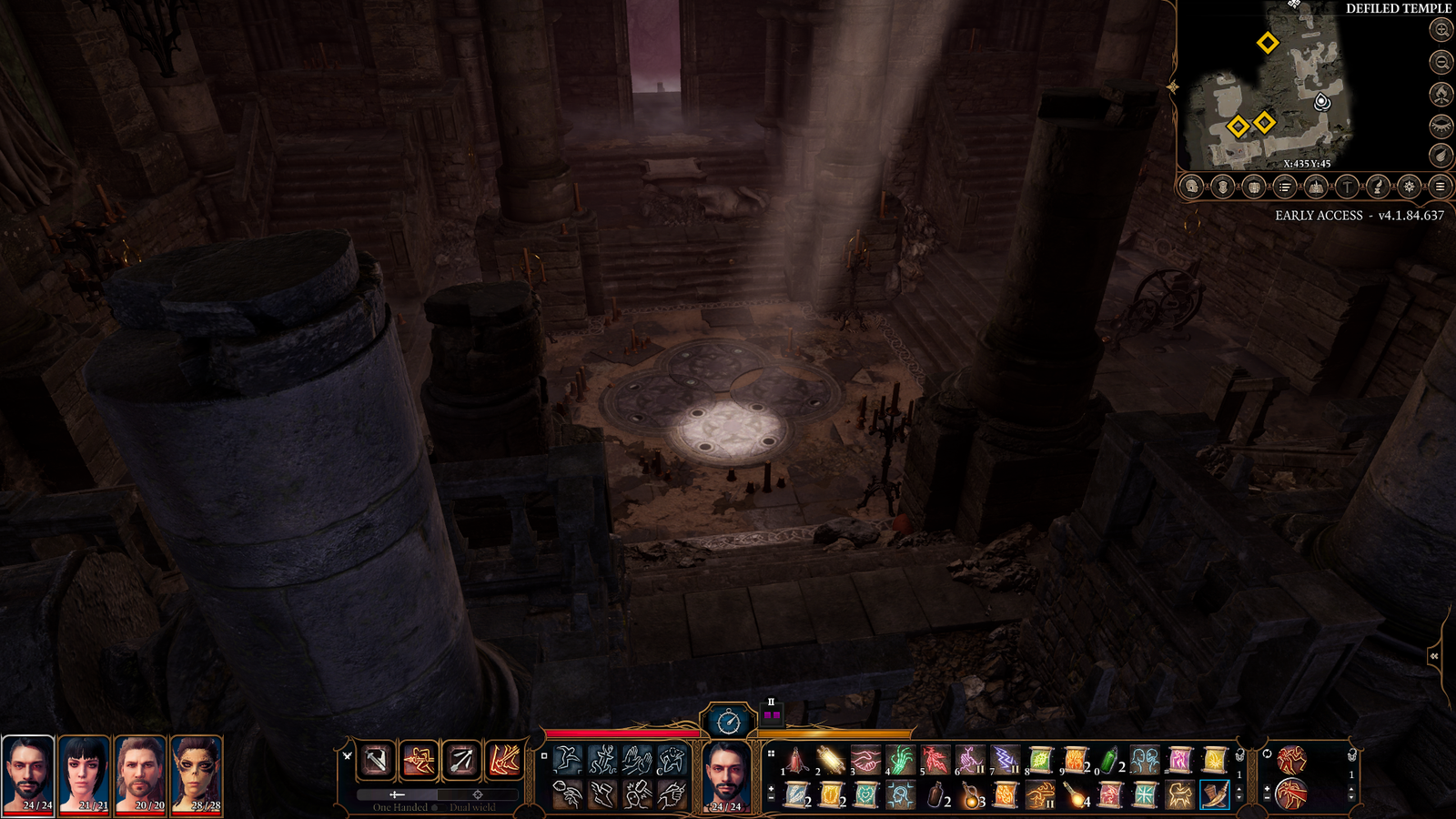Open the Journal list icon below the minimap

[1285, 187]
